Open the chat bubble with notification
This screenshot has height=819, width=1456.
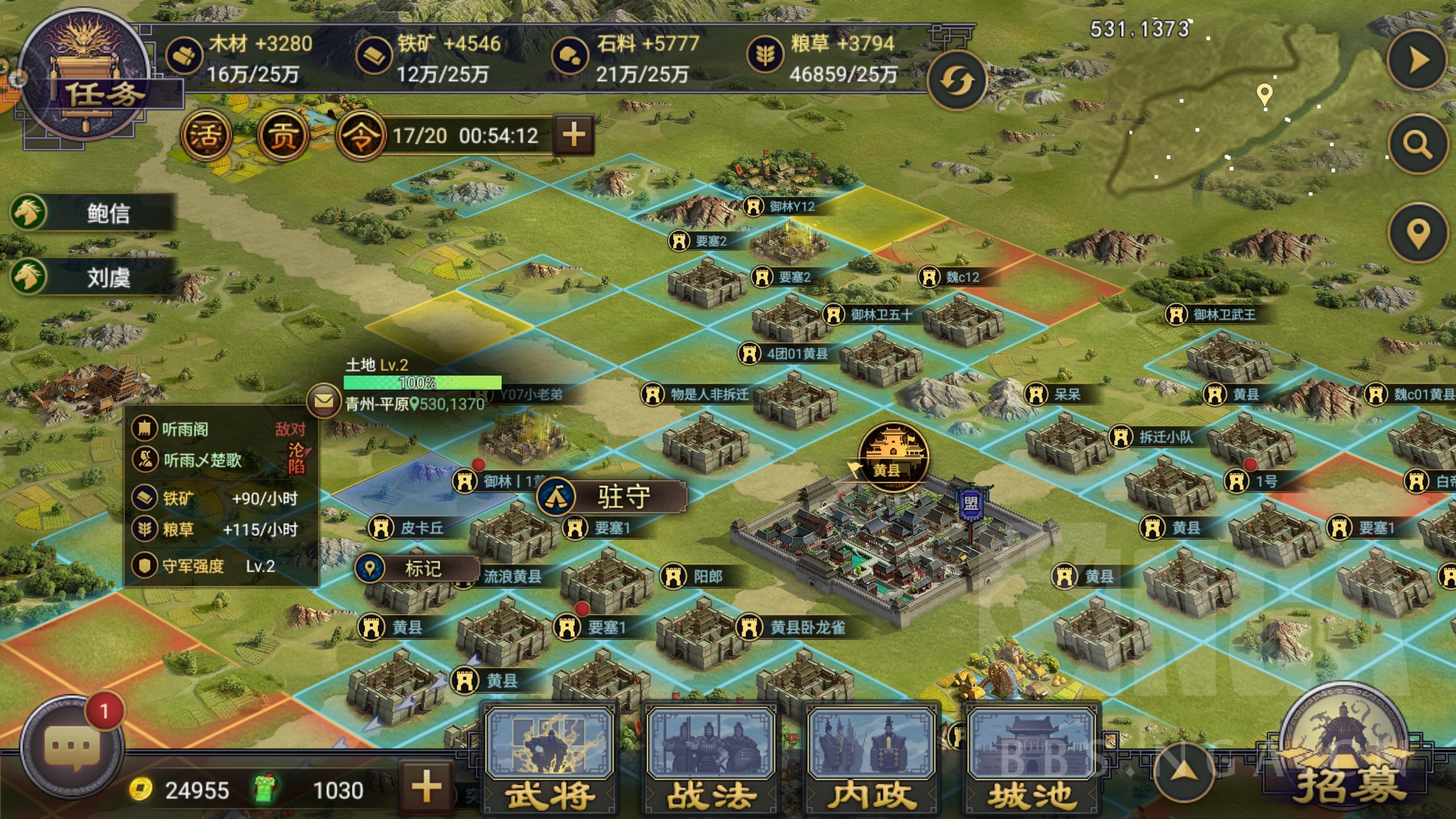[x=73, y=746]
